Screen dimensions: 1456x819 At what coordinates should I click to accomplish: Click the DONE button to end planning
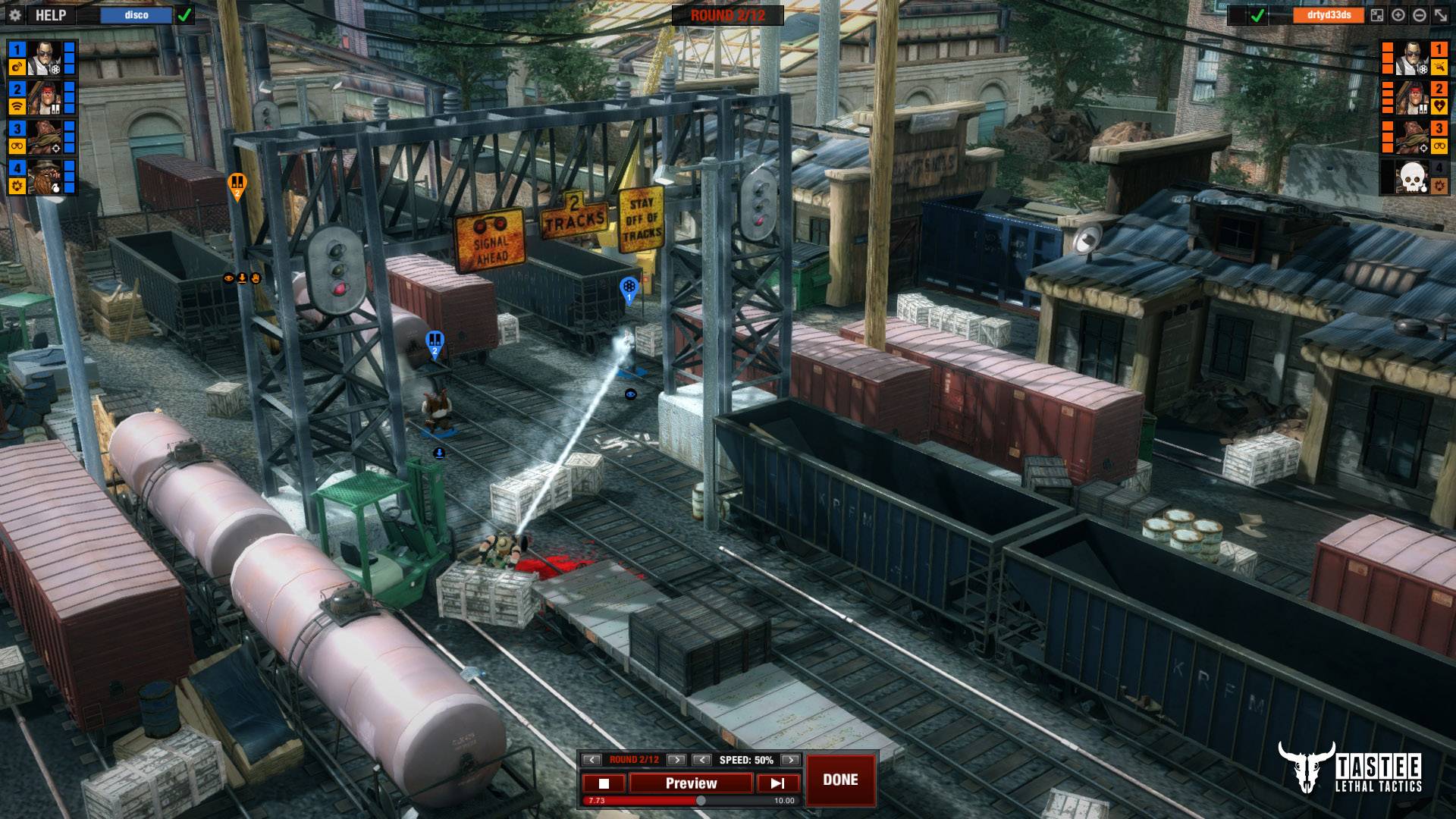pos(840,780)
